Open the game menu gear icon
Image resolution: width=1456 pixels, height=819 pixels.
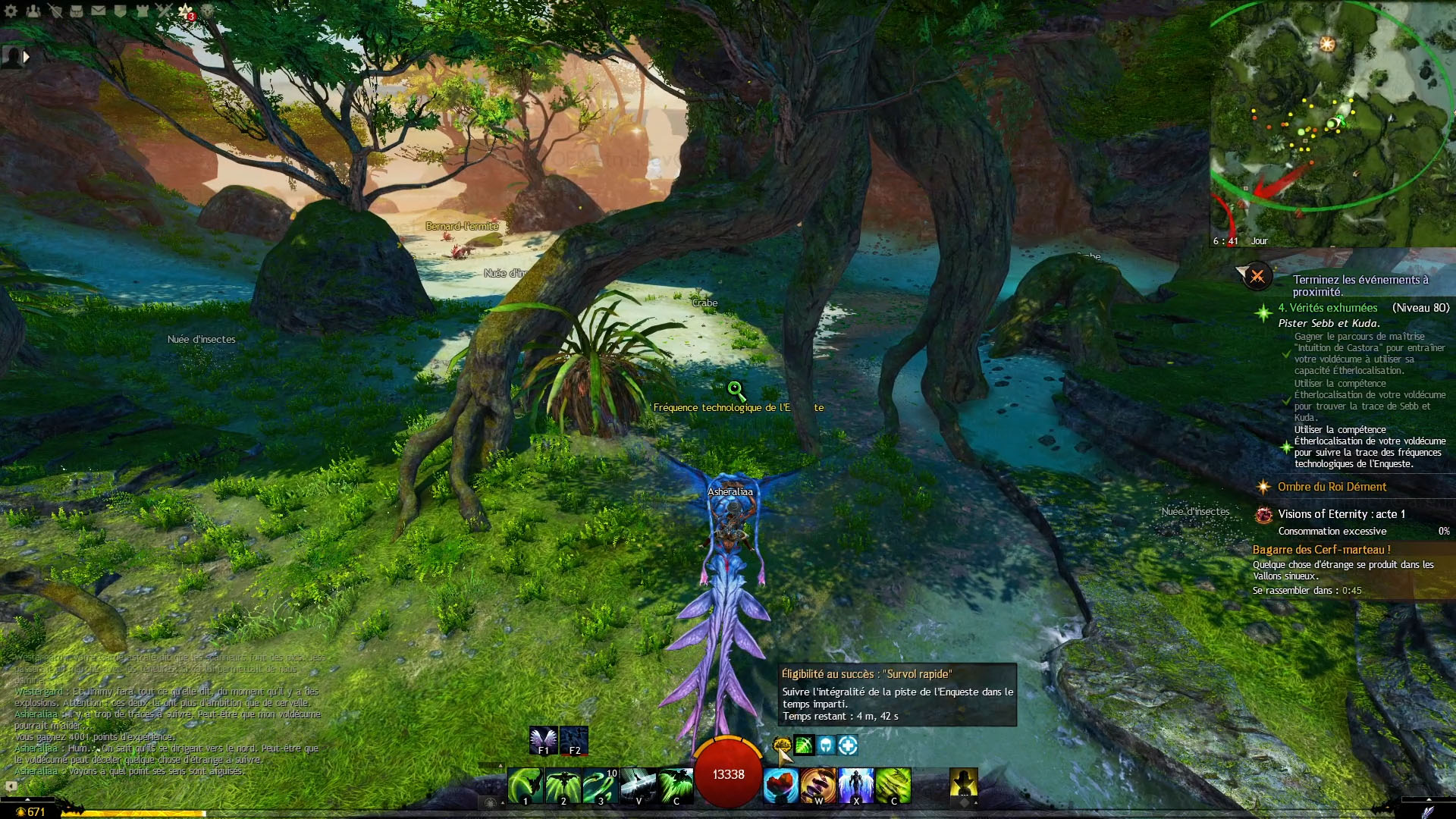11,11
